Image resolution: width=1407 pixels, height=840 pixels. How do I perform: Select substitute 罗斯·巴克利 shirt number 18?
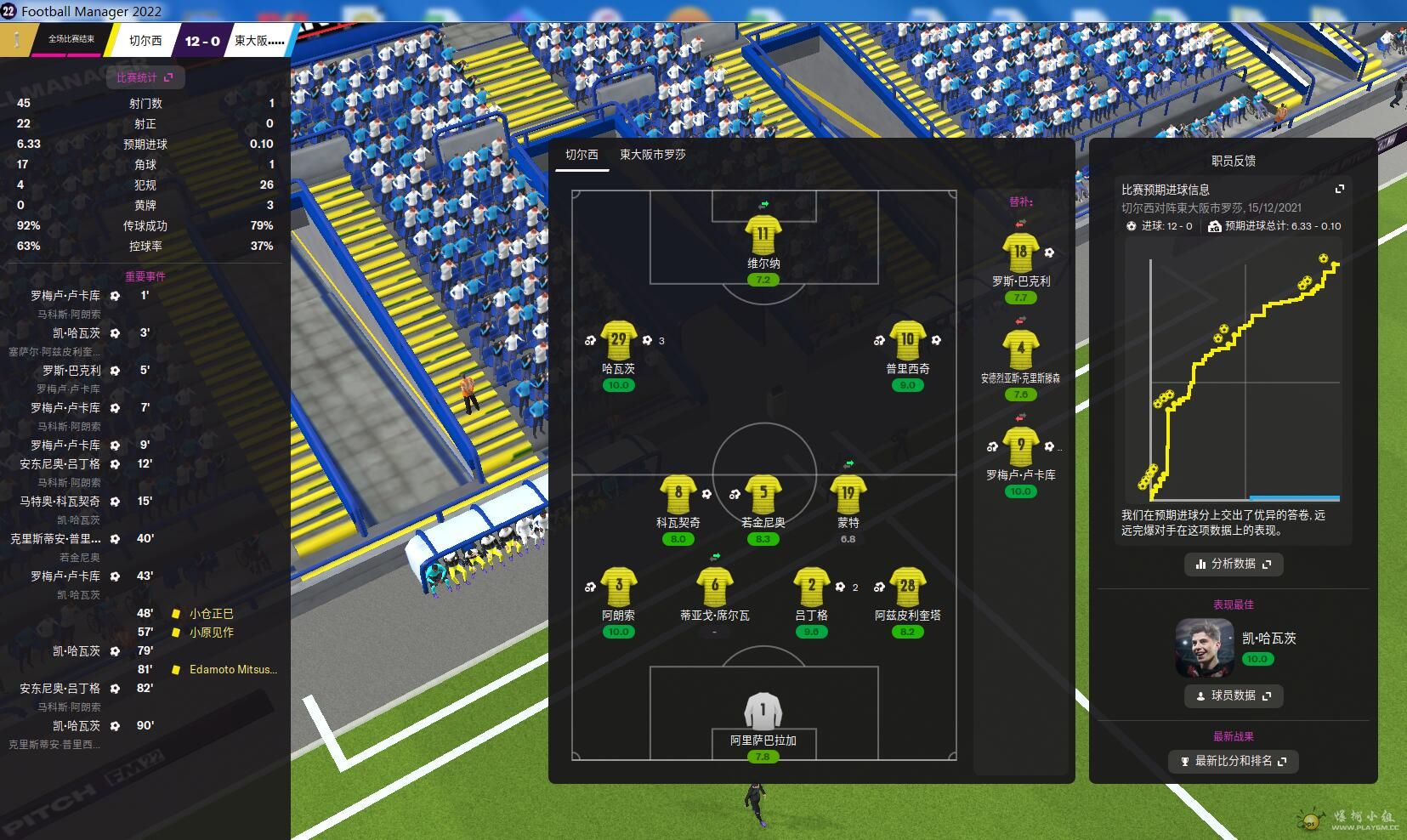(x=1020, y=253)
